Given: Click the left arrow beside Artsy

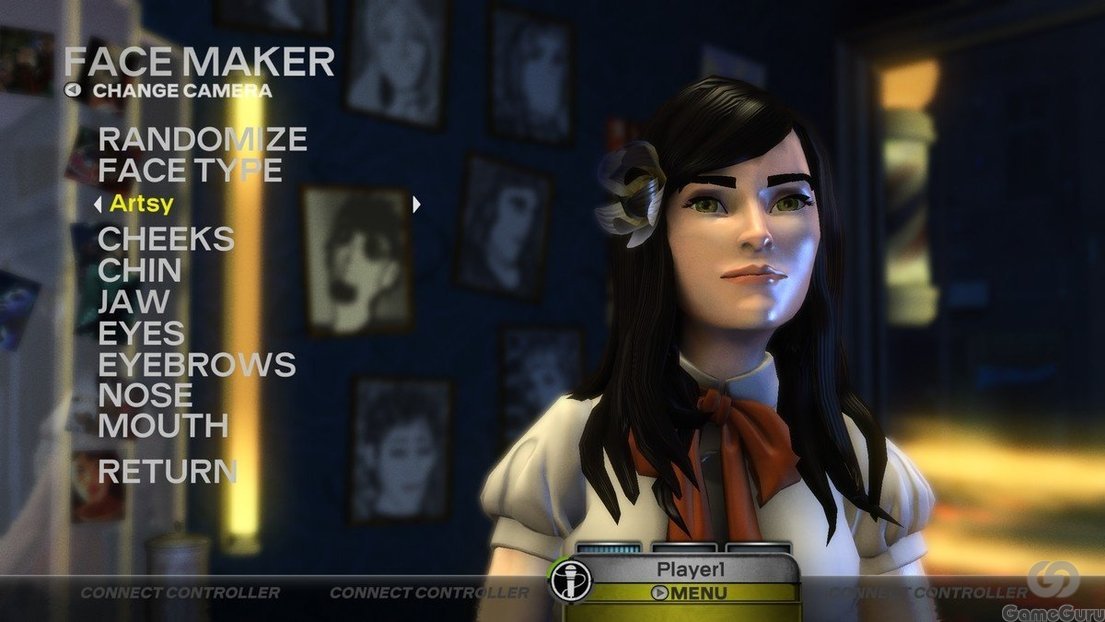Looking at the screenshot, I should pyautogui.click(x=97, y=204).
